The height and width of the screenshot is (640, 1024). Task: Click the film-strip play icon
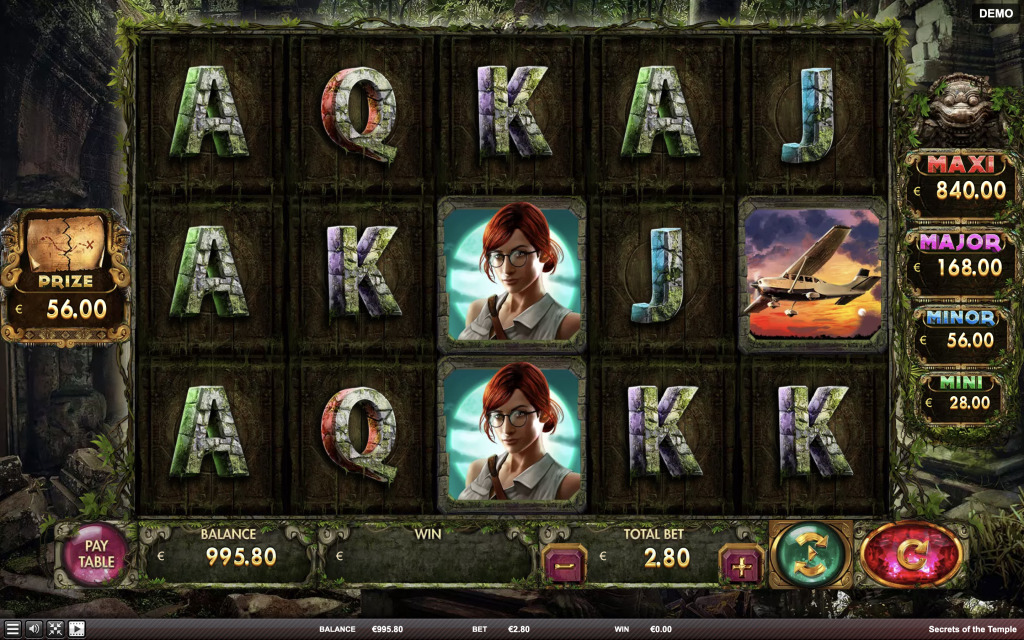click(76, 629)
